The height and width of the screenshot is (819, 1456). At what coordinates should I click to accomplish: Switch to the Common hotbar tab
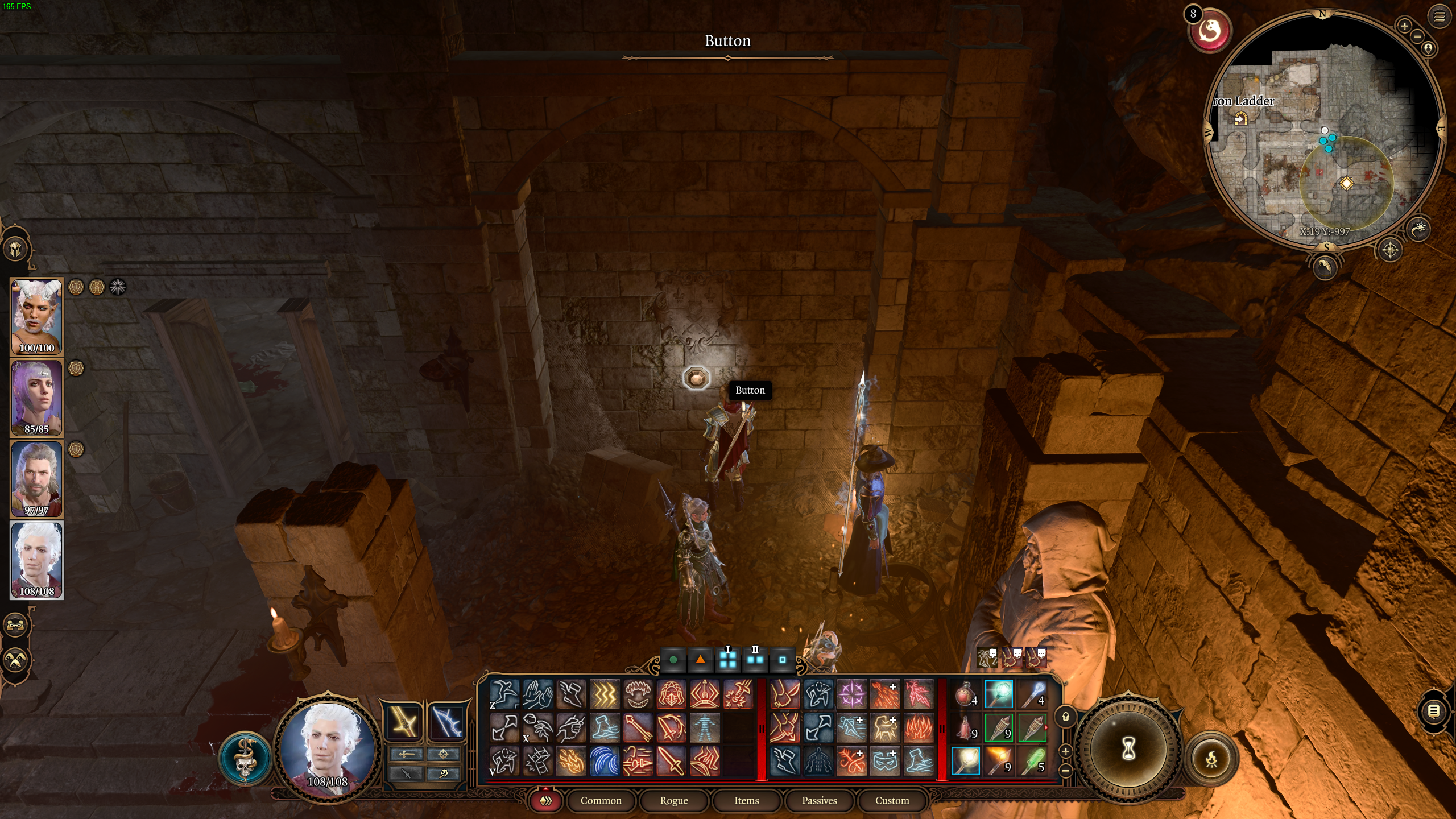[x=601, y=800]
